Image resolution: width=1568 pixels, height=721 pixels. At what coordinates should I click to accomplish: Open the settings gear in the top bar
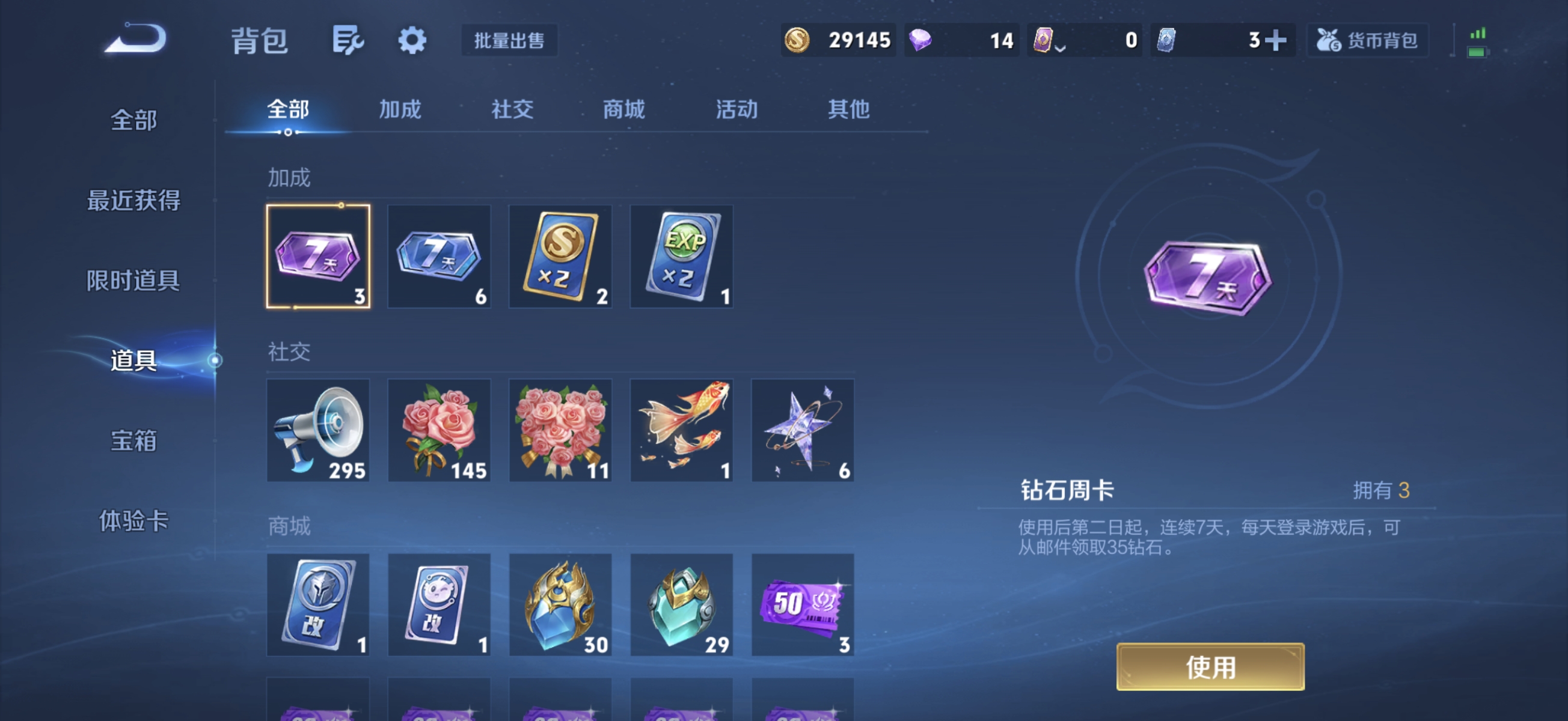point(412,39)
